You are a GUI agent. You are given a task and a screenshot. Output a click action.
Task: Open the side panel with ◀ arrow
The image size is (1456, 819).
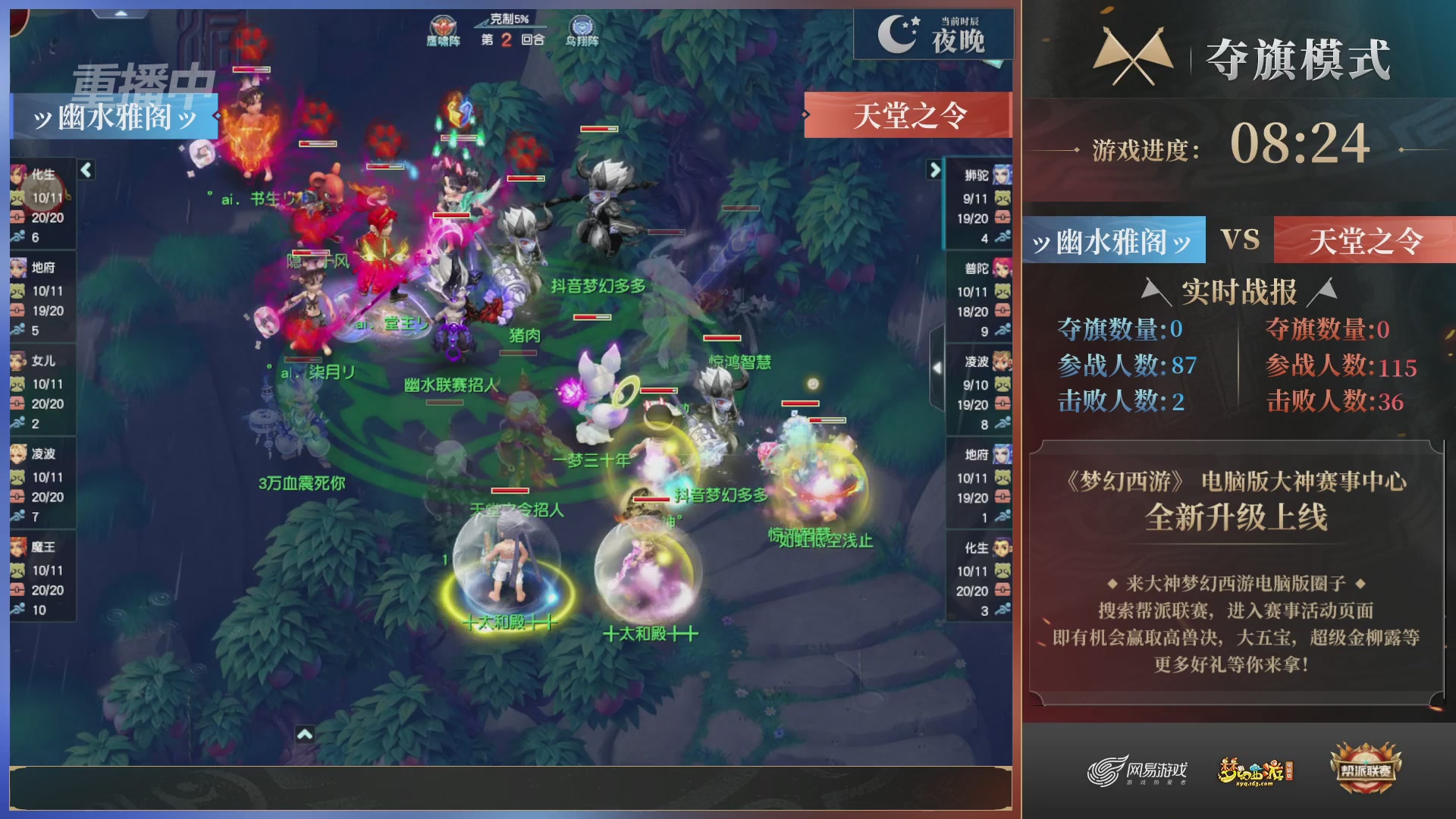tap(937, 369)
